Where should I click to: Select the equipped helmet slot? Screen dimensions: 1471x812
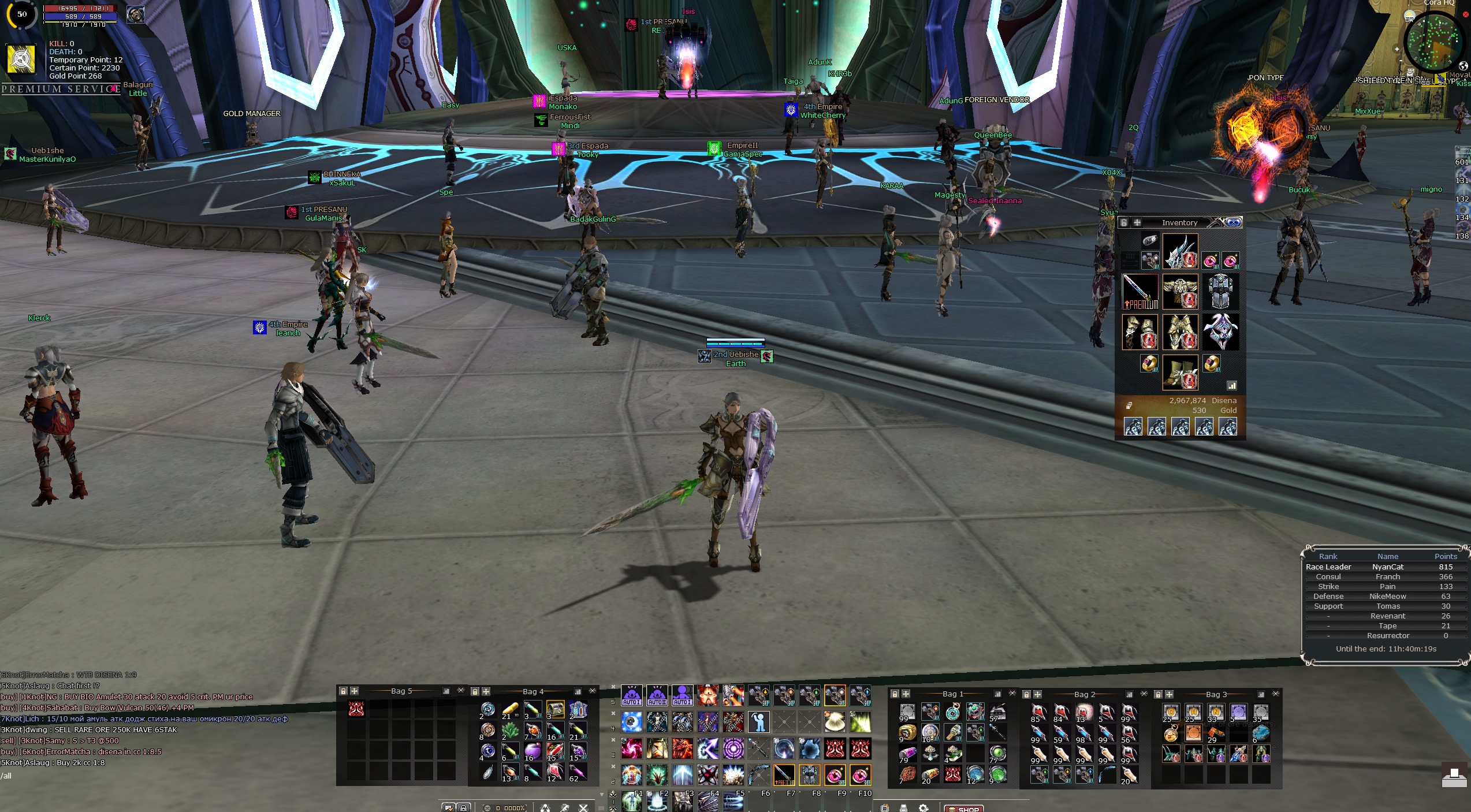pyautogui.click(x=1180, y=251)
